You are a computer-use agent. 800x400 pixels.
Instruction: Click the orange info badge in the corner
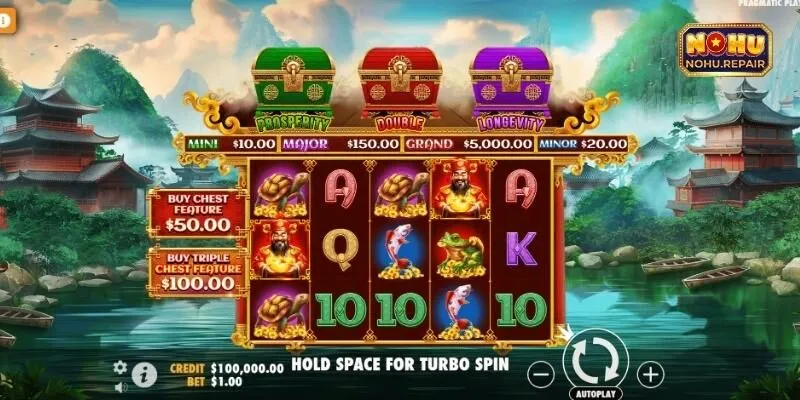(x=5, y=20)
